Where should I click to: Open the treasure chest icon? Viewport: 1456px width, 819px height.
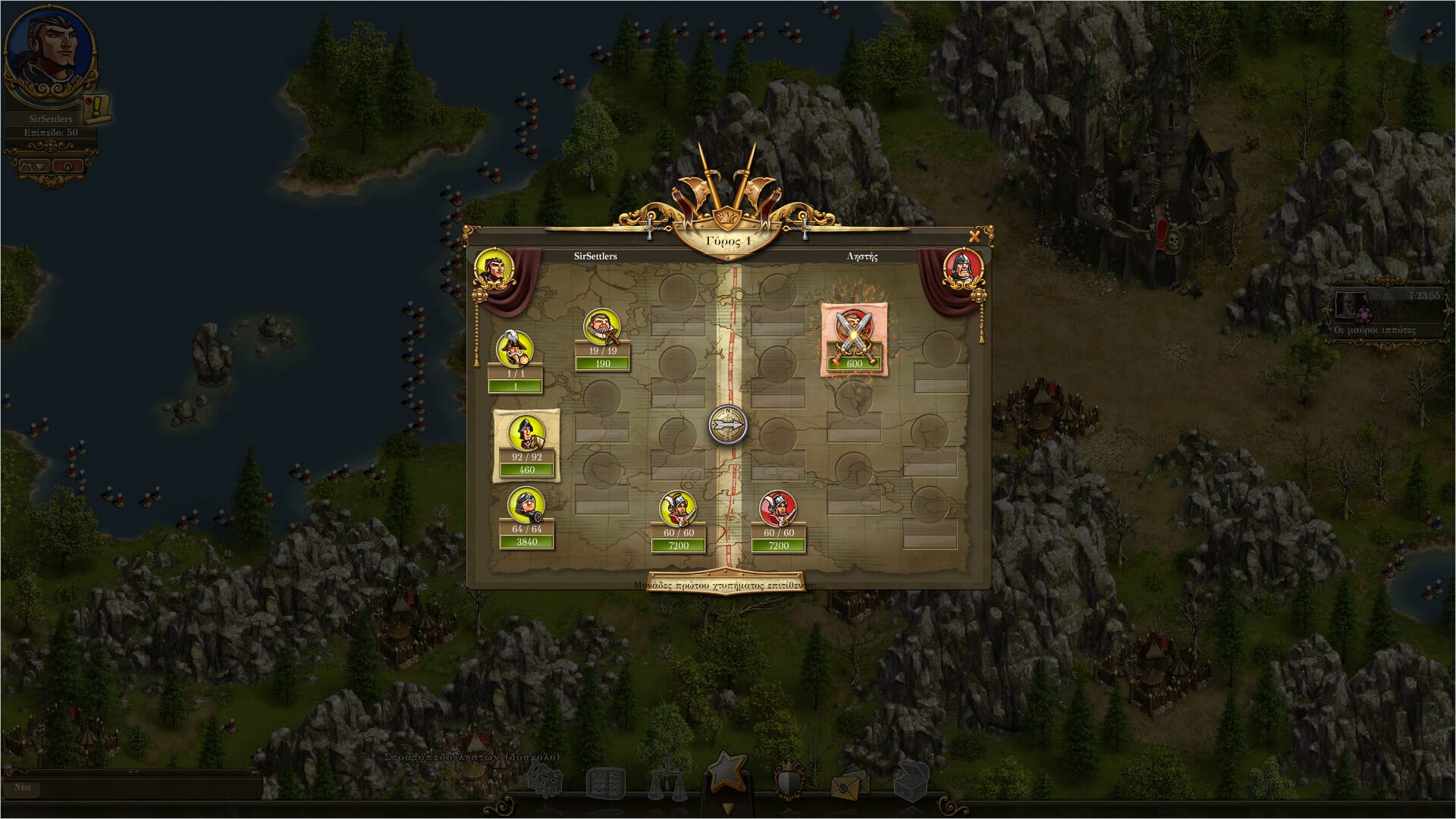911,781
